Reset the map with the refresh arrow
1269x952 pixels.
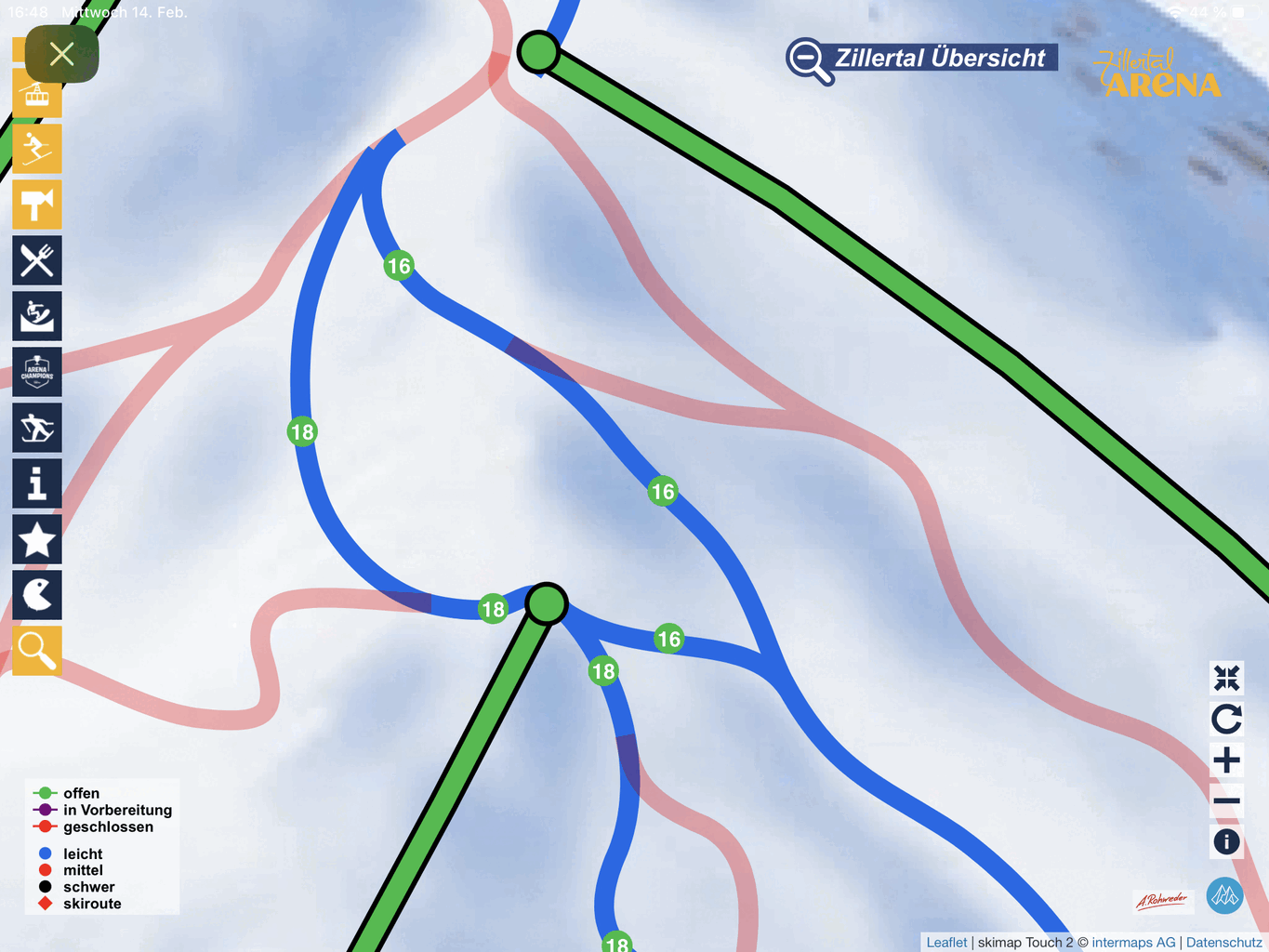[1226, 719]
